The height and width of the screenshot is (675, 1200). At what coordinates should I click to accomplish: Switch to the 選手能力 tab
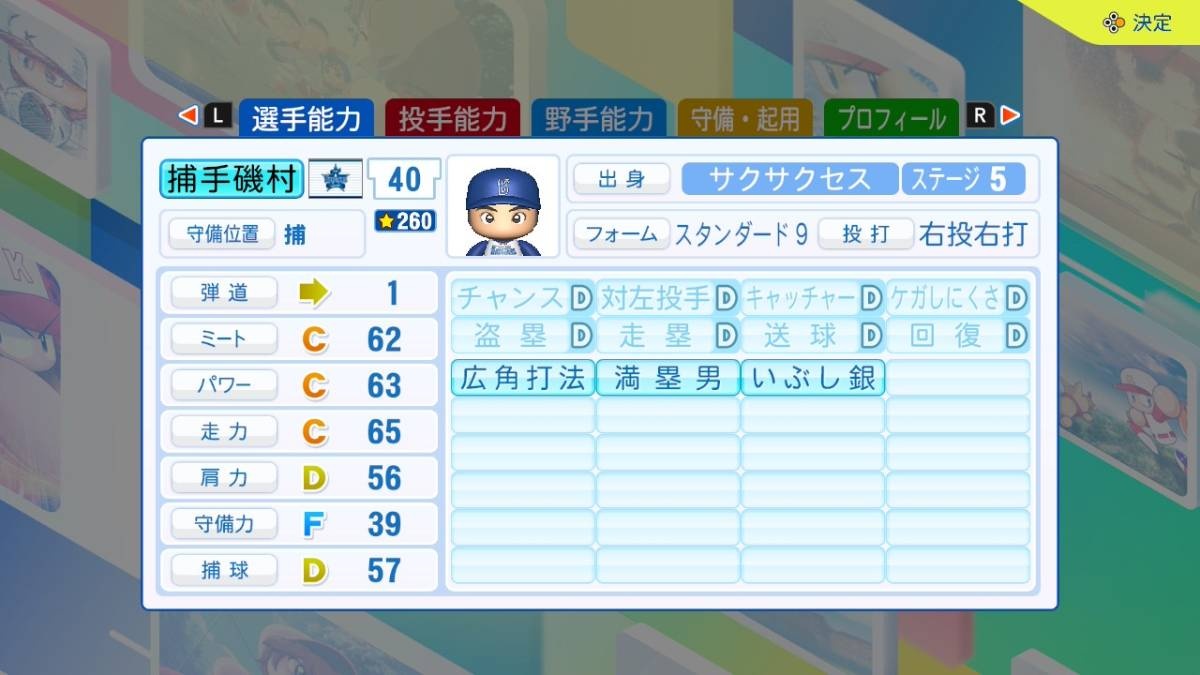pyautogui.click(x=305, y=119)
